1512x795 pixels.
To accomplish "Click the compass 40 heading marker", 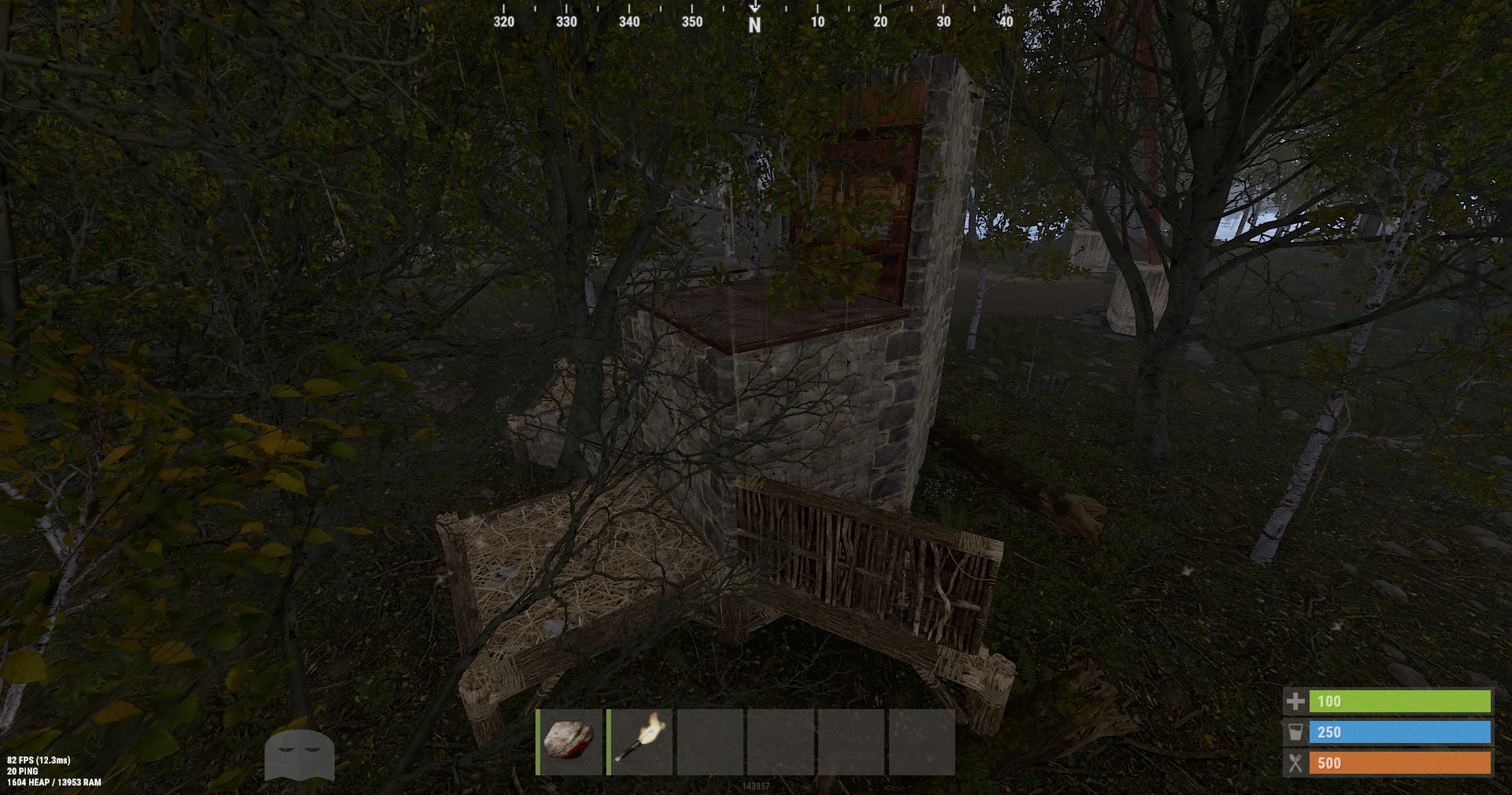I will pyautogui.click(x=1005, y=22).
